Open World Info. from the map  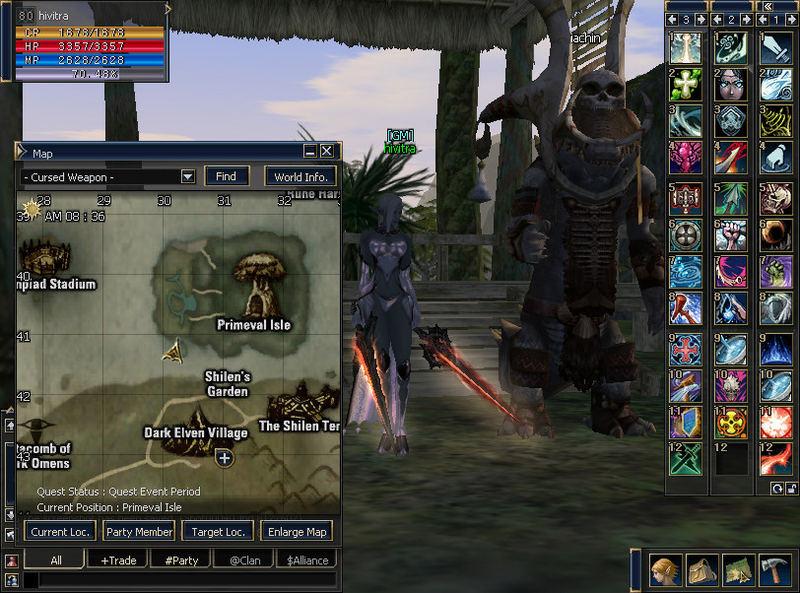click(300, 177)
